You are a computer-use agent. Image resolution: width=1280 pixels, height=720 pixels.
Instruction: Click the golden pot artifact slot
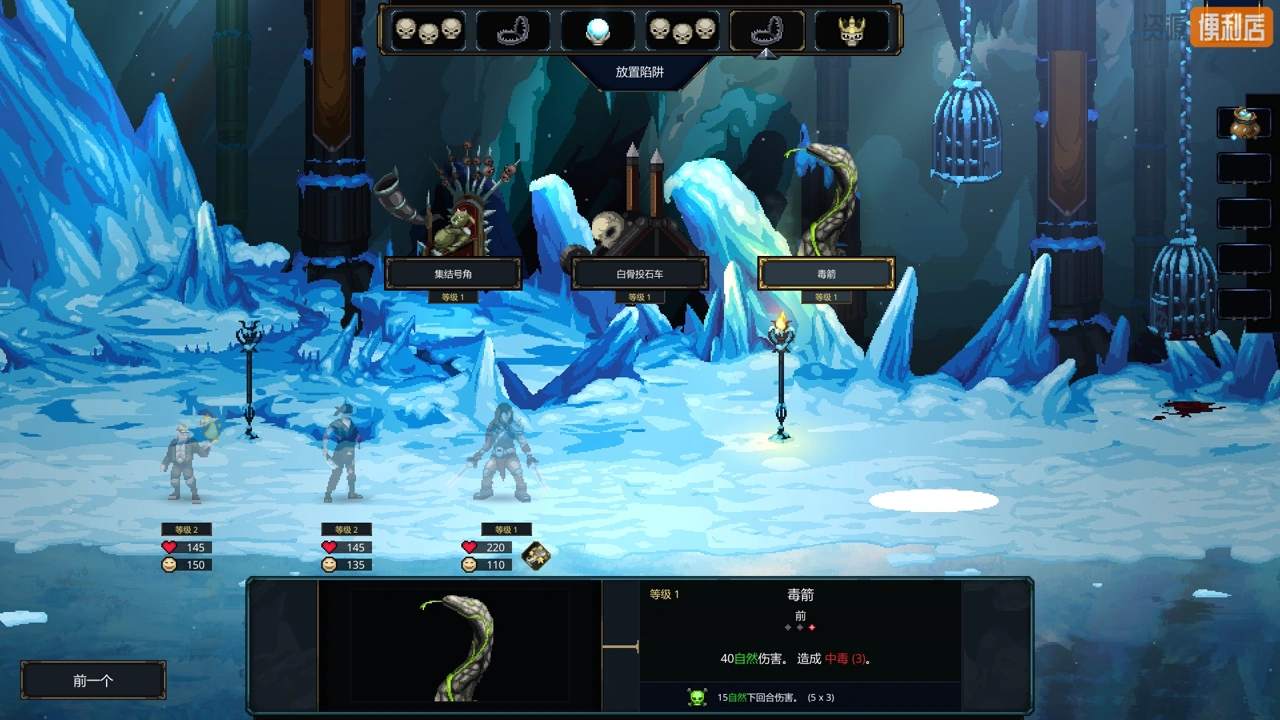pos(1244,123)
